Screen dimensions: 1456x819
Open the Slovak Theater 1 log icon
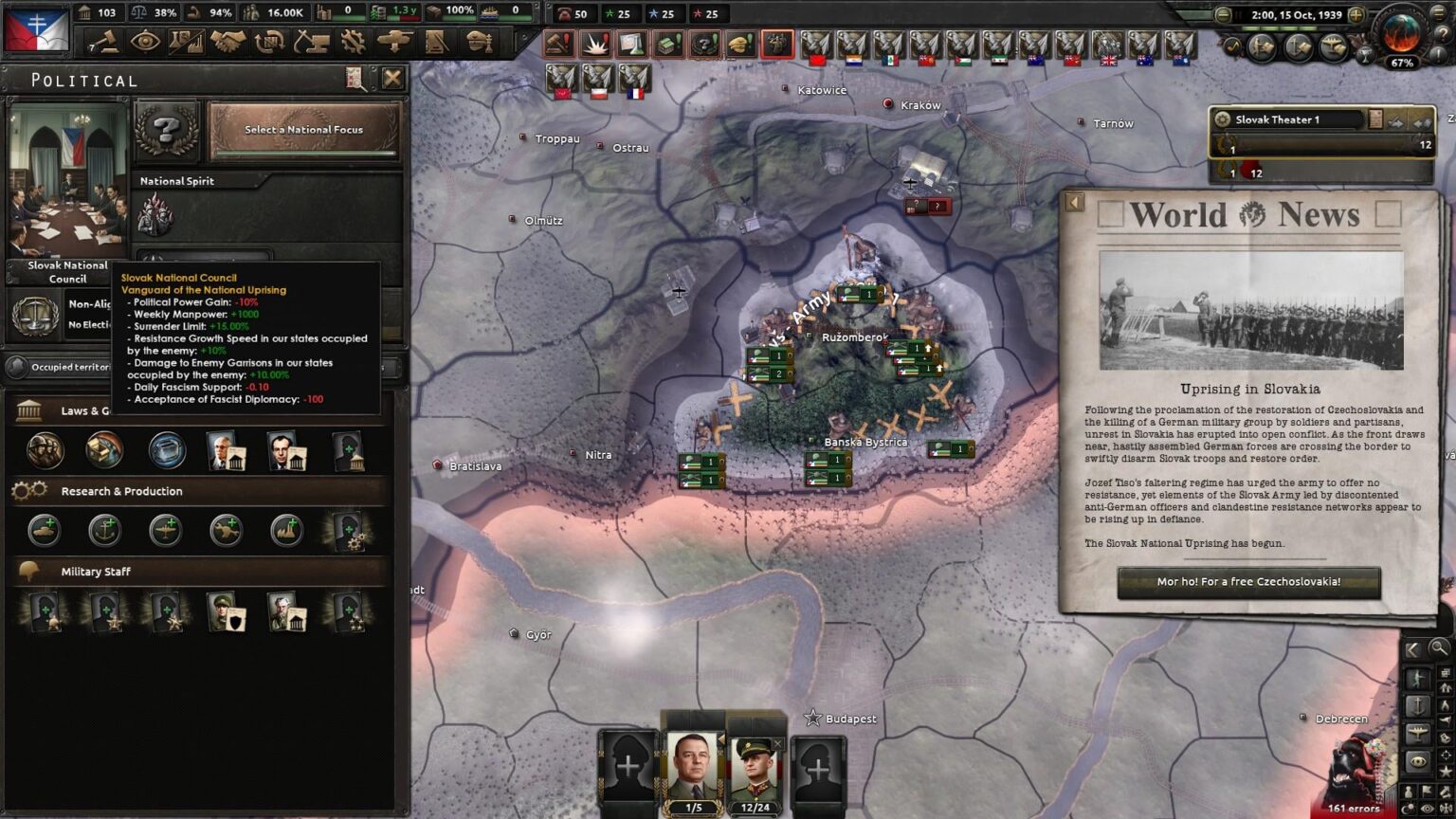tap(1375, 119)
